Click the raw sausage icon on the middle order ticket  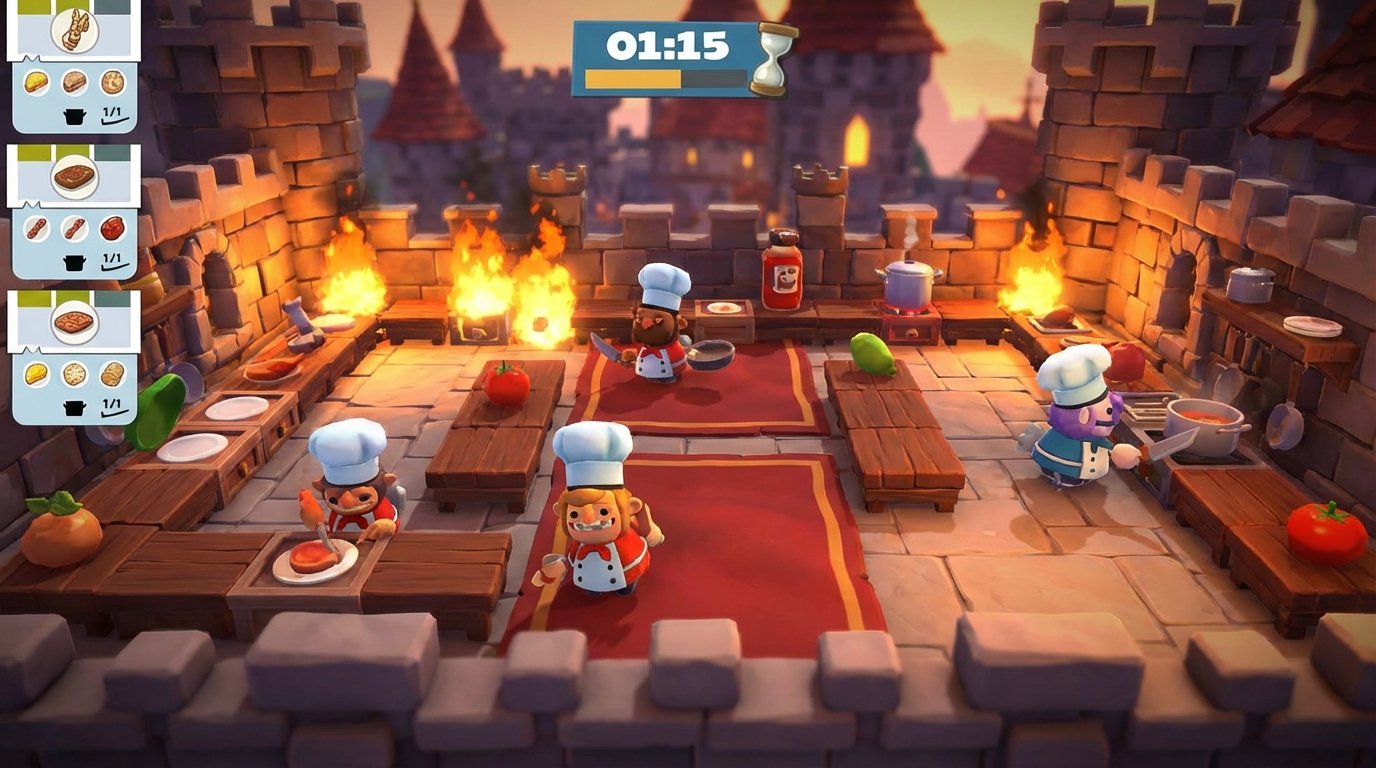[38, 229]
